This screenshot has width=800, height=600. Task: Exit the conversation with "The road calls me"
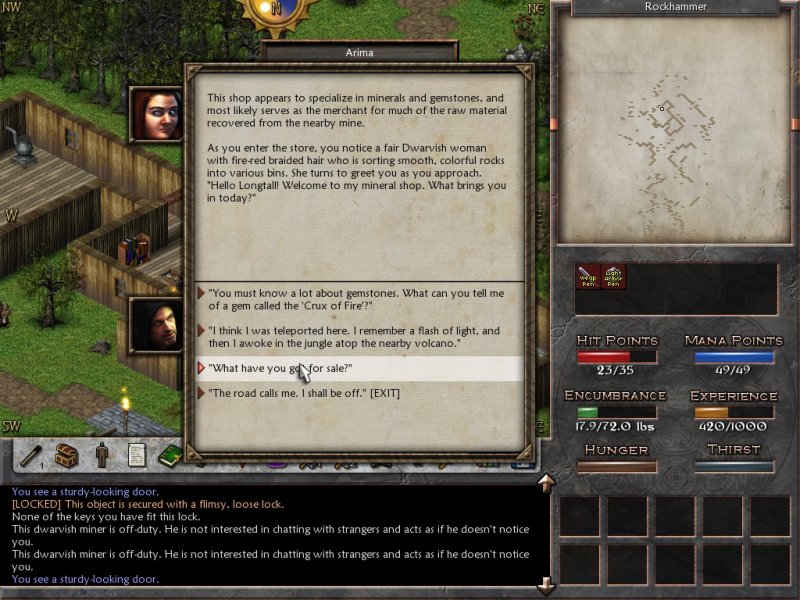click(303, 393)
